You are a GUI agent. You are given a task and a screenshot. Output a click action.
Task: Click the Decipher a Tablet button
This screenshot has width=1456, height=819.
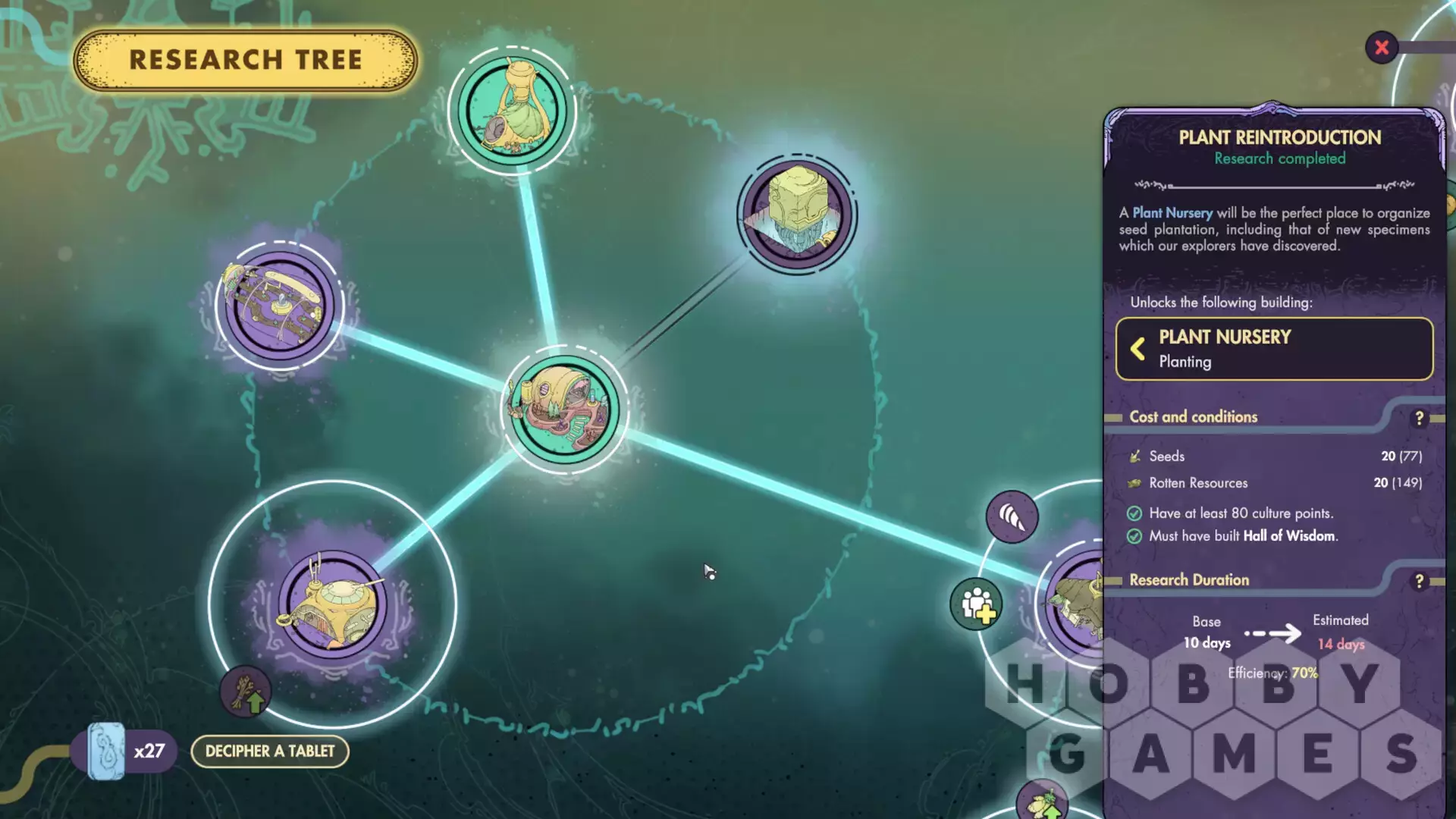[x=269, y=751]
